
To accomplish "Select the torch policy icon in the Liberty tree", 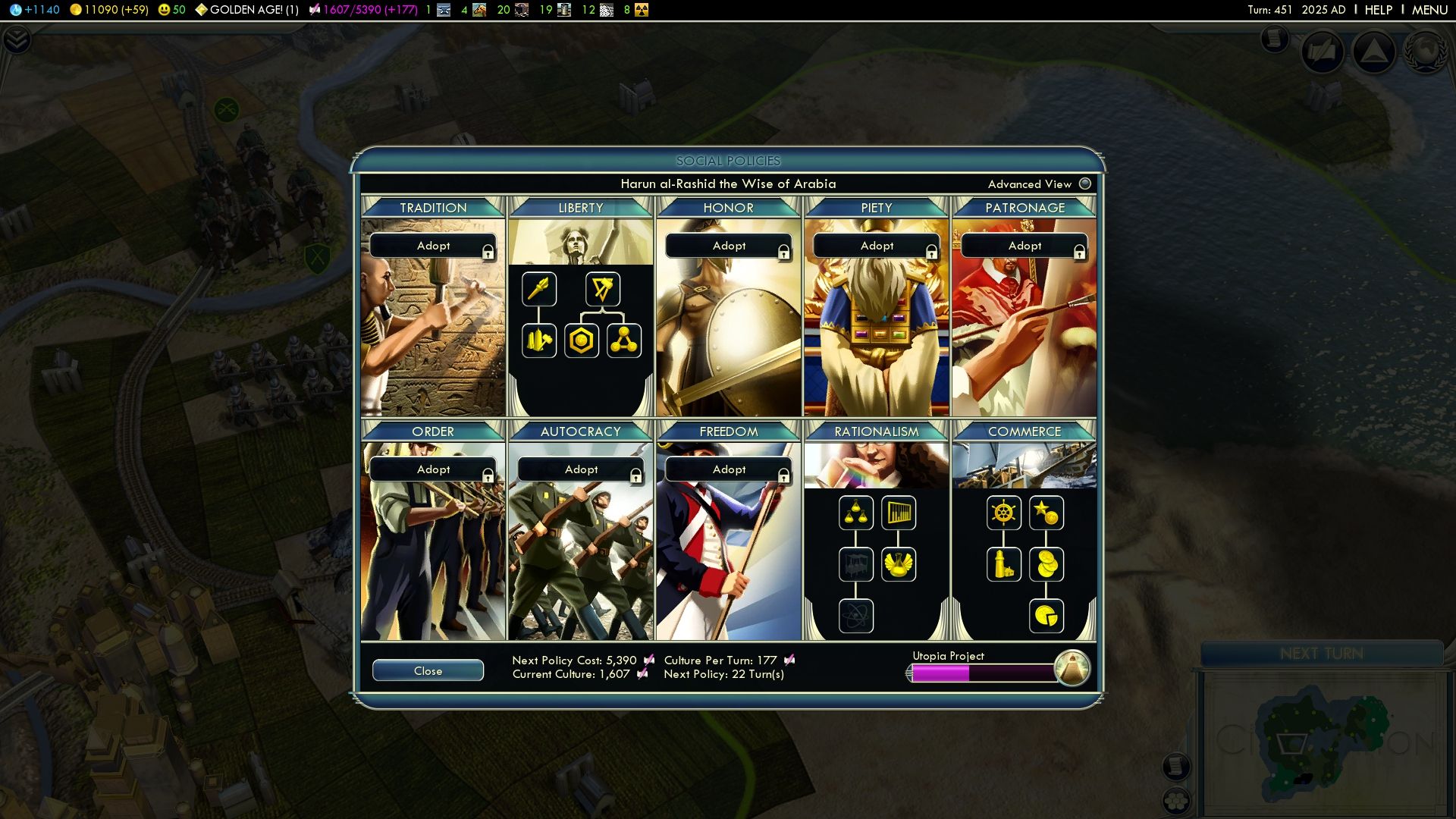I will (539, 289).
